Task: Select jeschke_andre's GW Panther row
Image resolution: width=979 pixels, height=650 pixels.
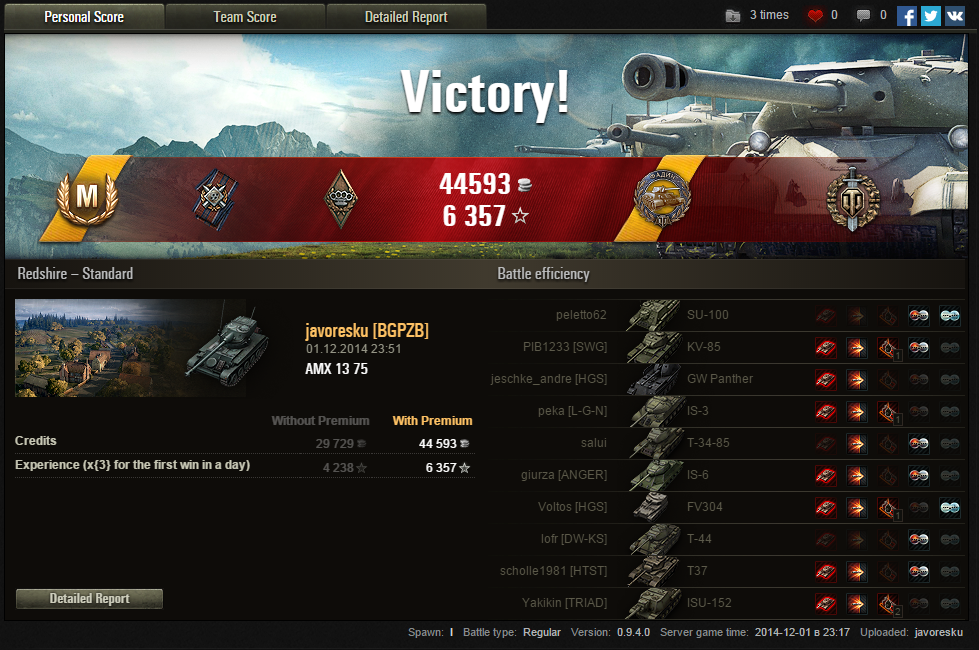Action: tap(719, 379)
